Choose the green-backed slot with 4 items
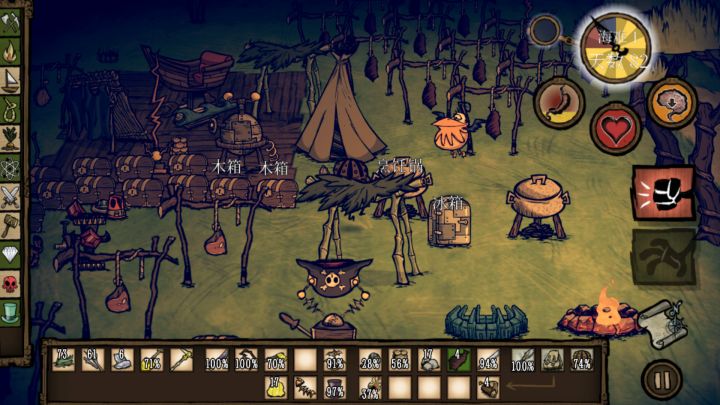This screenshot has width=720, height=405. 457,360
